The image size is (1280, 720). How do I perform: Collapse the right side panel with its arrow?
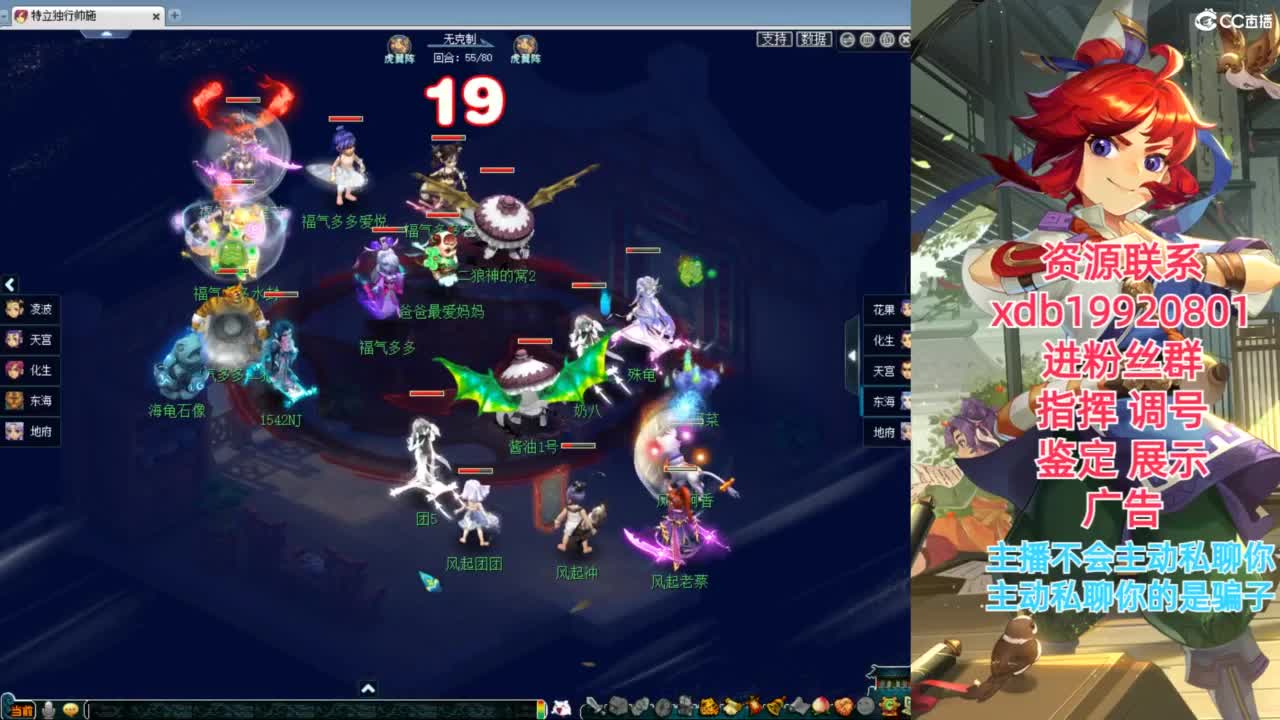(852, 355)
